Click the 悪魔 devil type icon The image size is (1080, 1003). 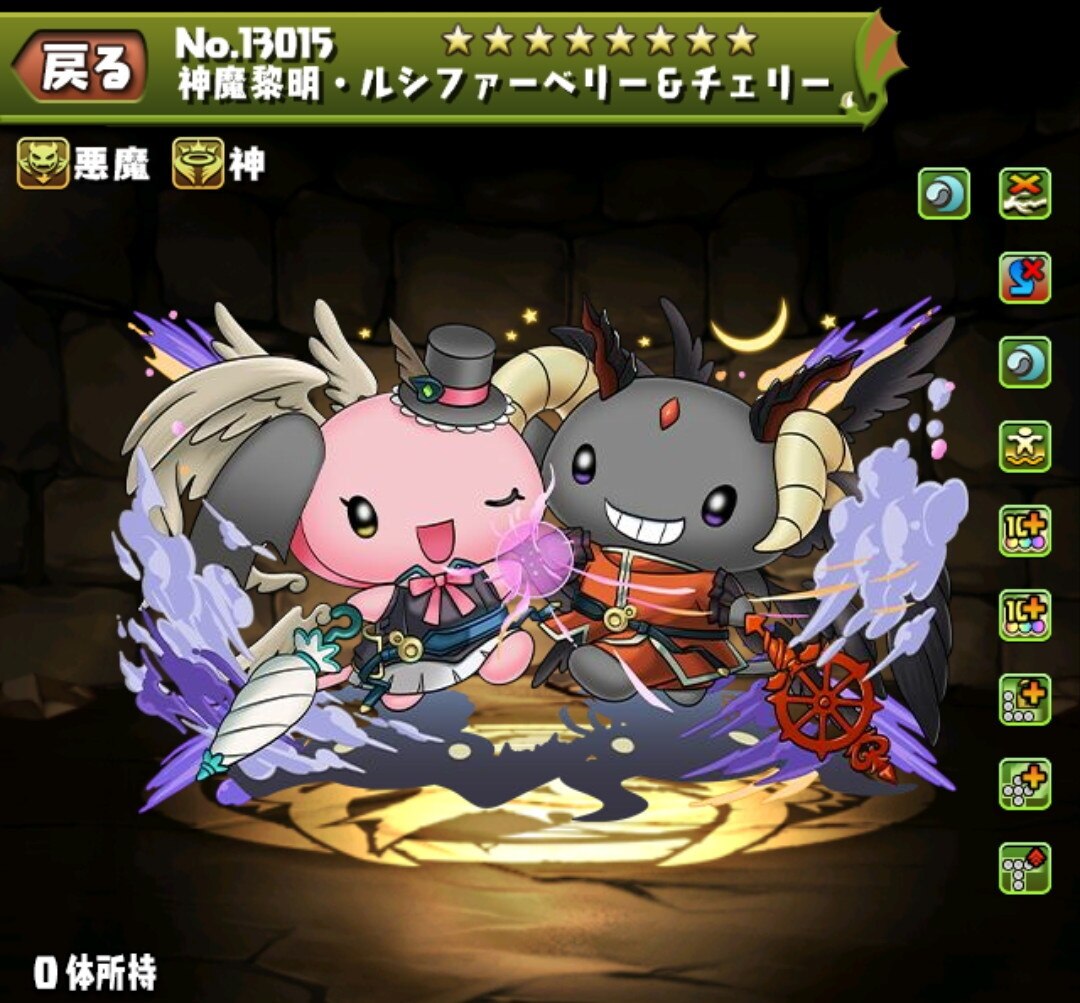43,163
